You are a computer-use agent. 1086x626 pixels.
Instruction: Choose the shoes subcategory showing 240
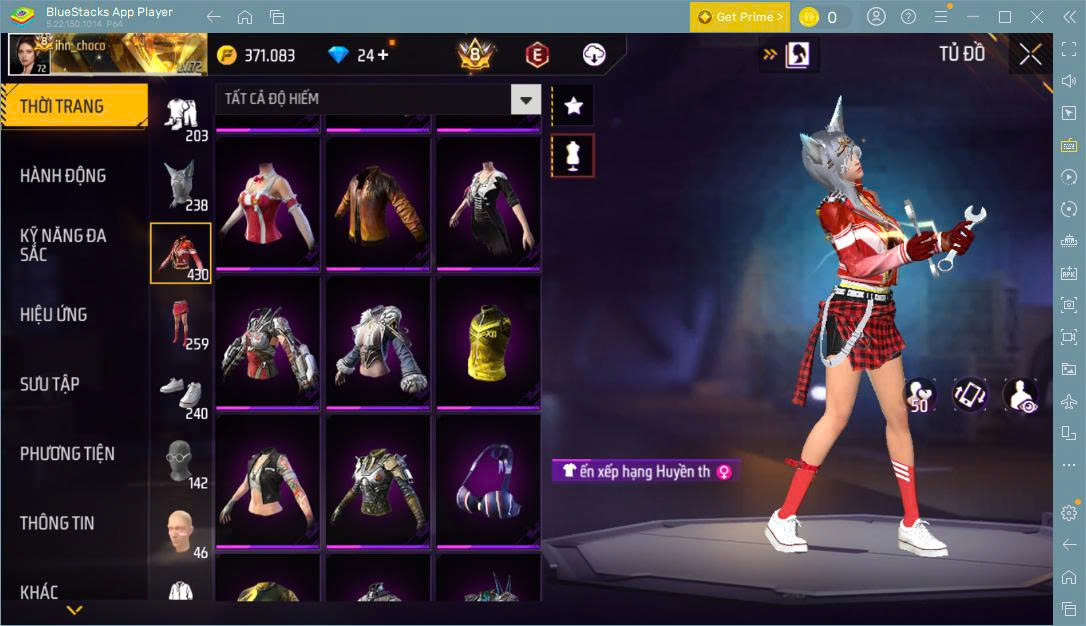click(181, 396)
